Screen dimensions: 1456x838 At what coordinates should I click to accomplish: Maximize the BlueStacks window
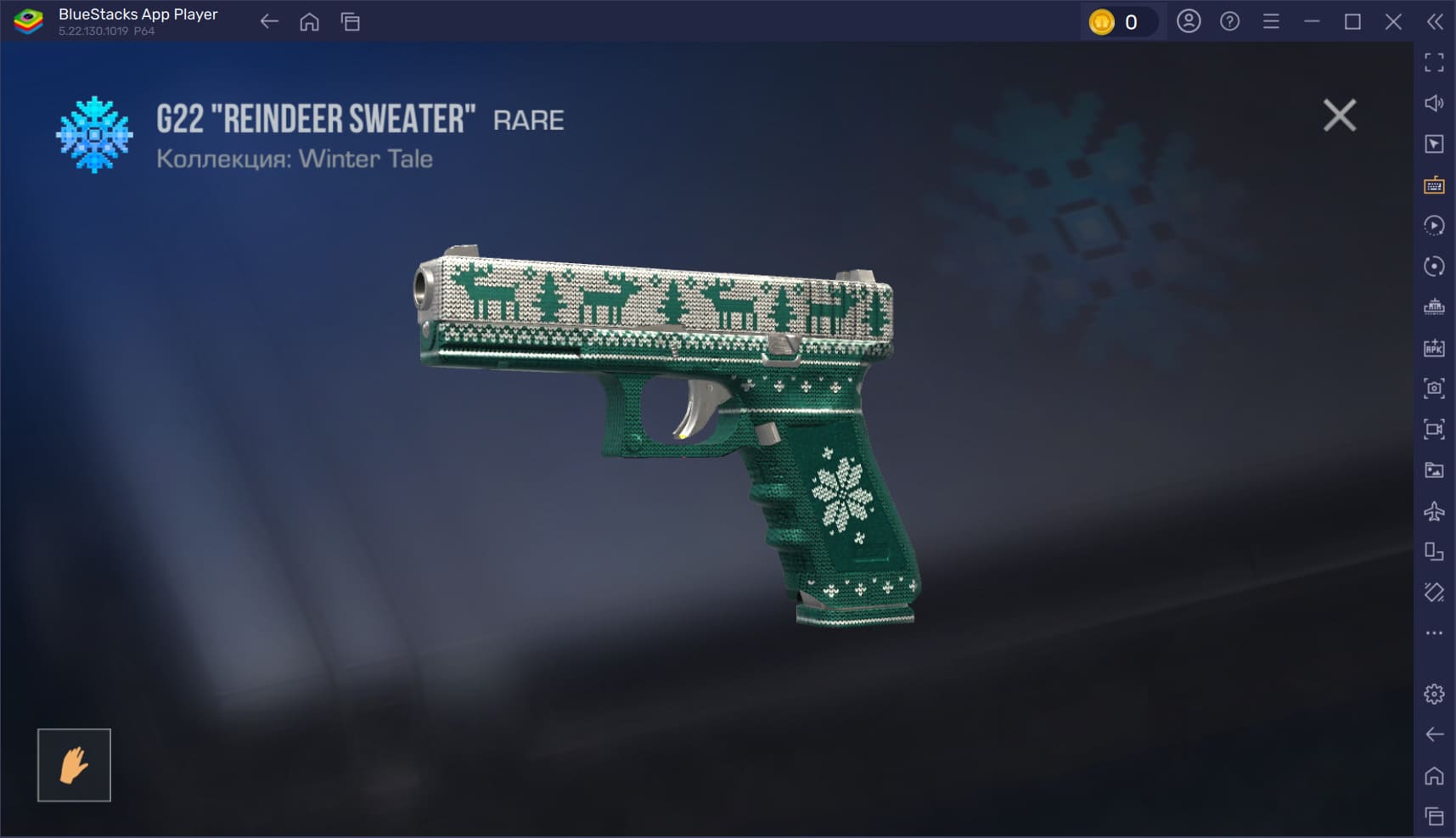pyautogui.click(x=1352, y=22)
